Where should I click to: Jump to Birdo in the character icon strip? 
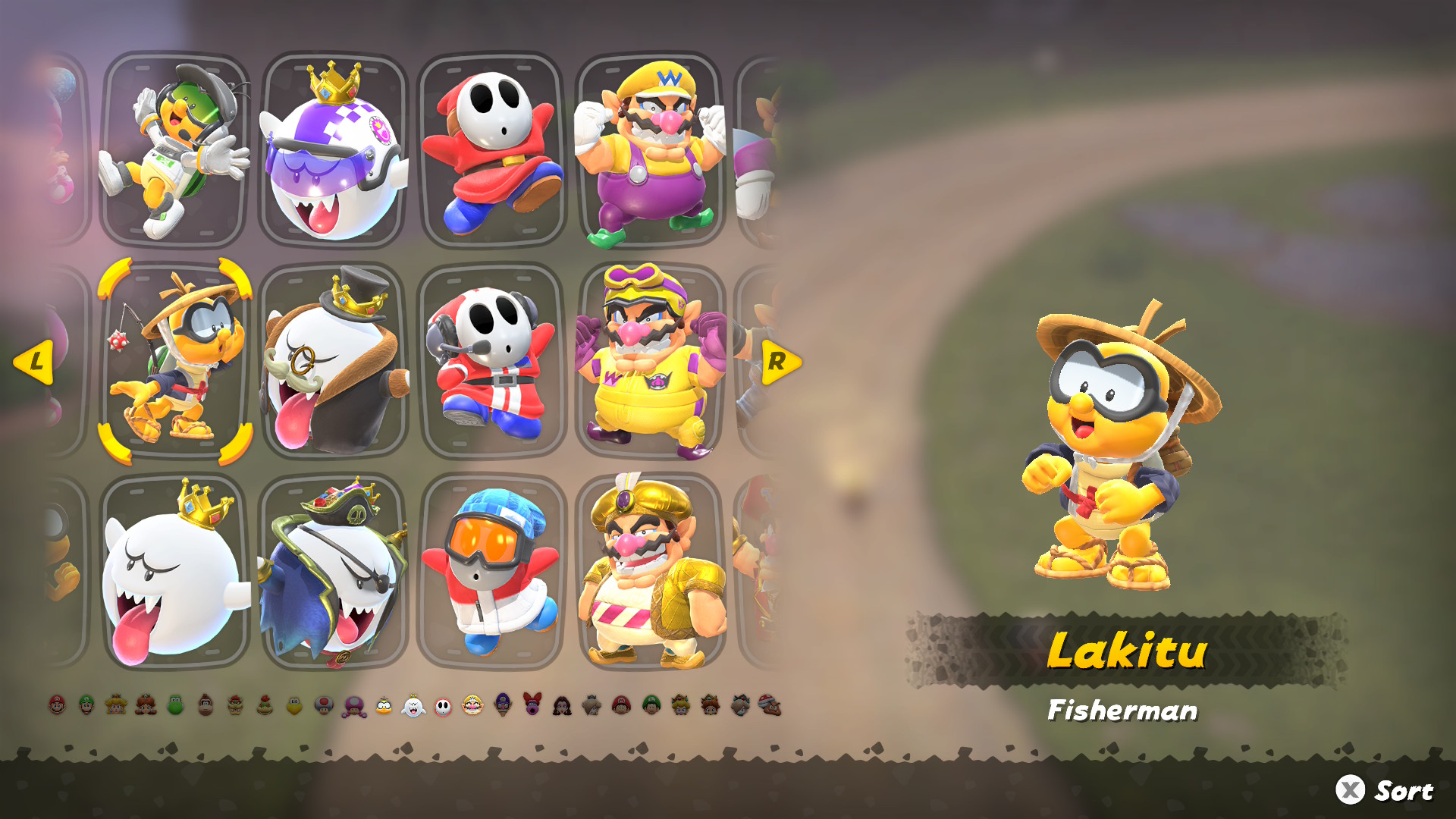pyautogui.click(x=532, y=705)
